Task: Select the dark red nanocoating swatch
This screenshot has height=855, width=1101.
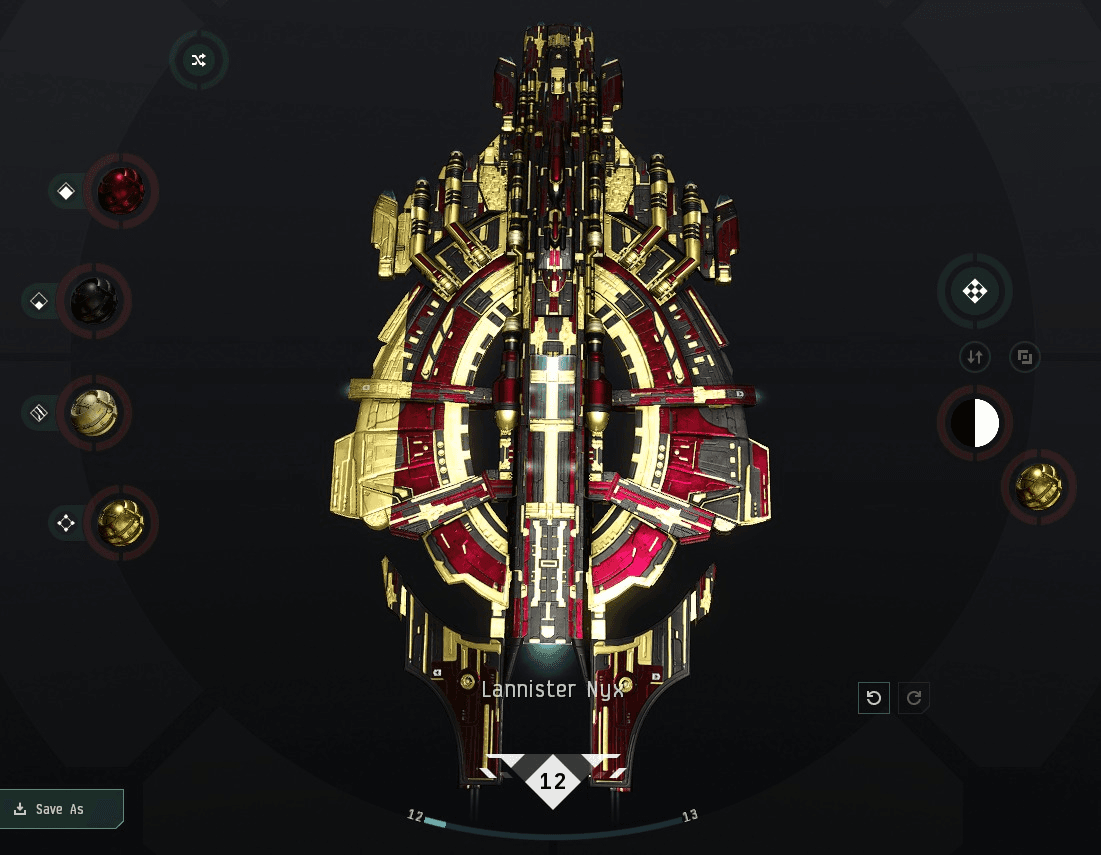Action: (x=120, y=190)
